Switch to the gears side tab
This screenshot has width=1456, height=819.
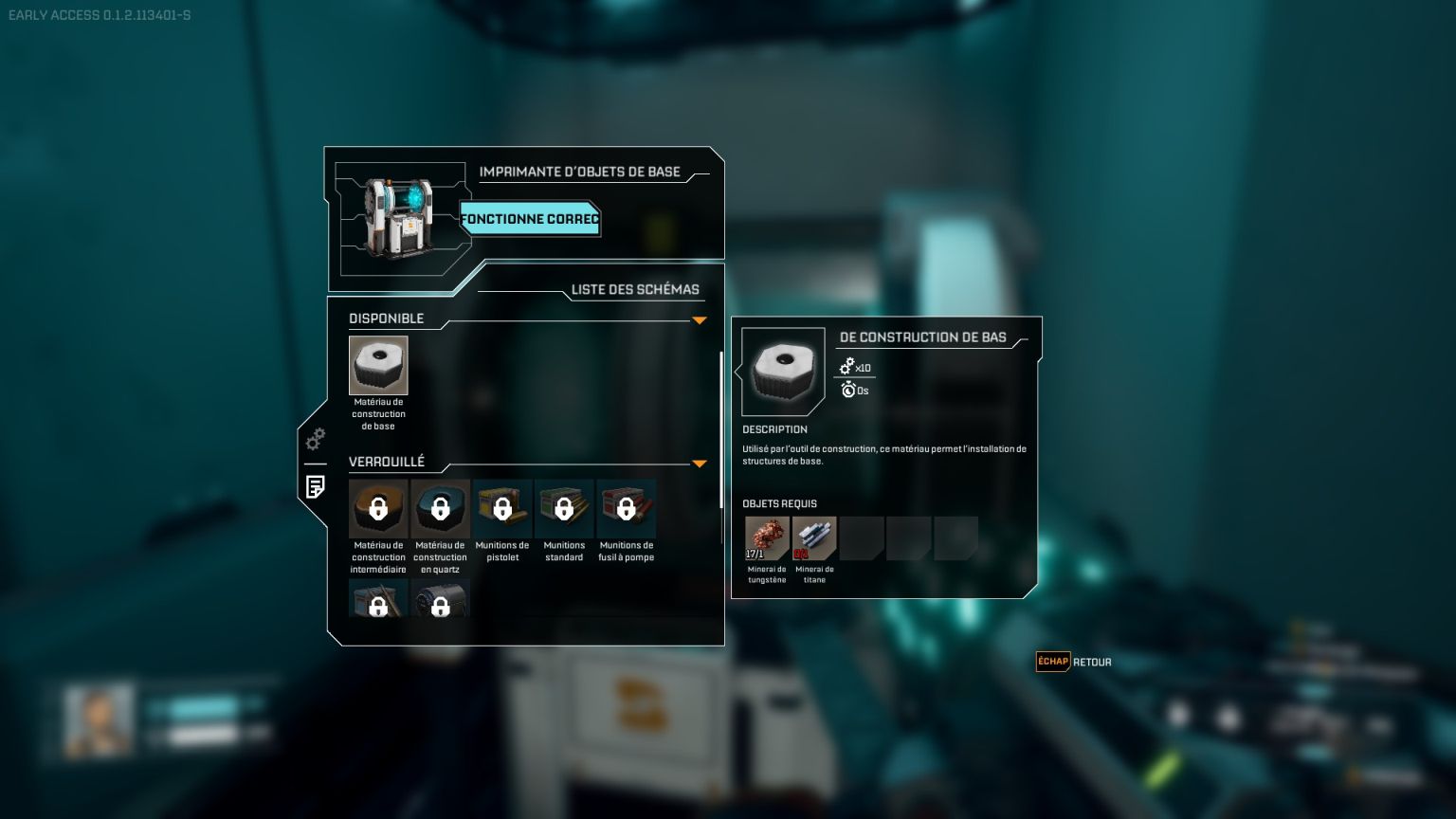[x=316, y=439]
